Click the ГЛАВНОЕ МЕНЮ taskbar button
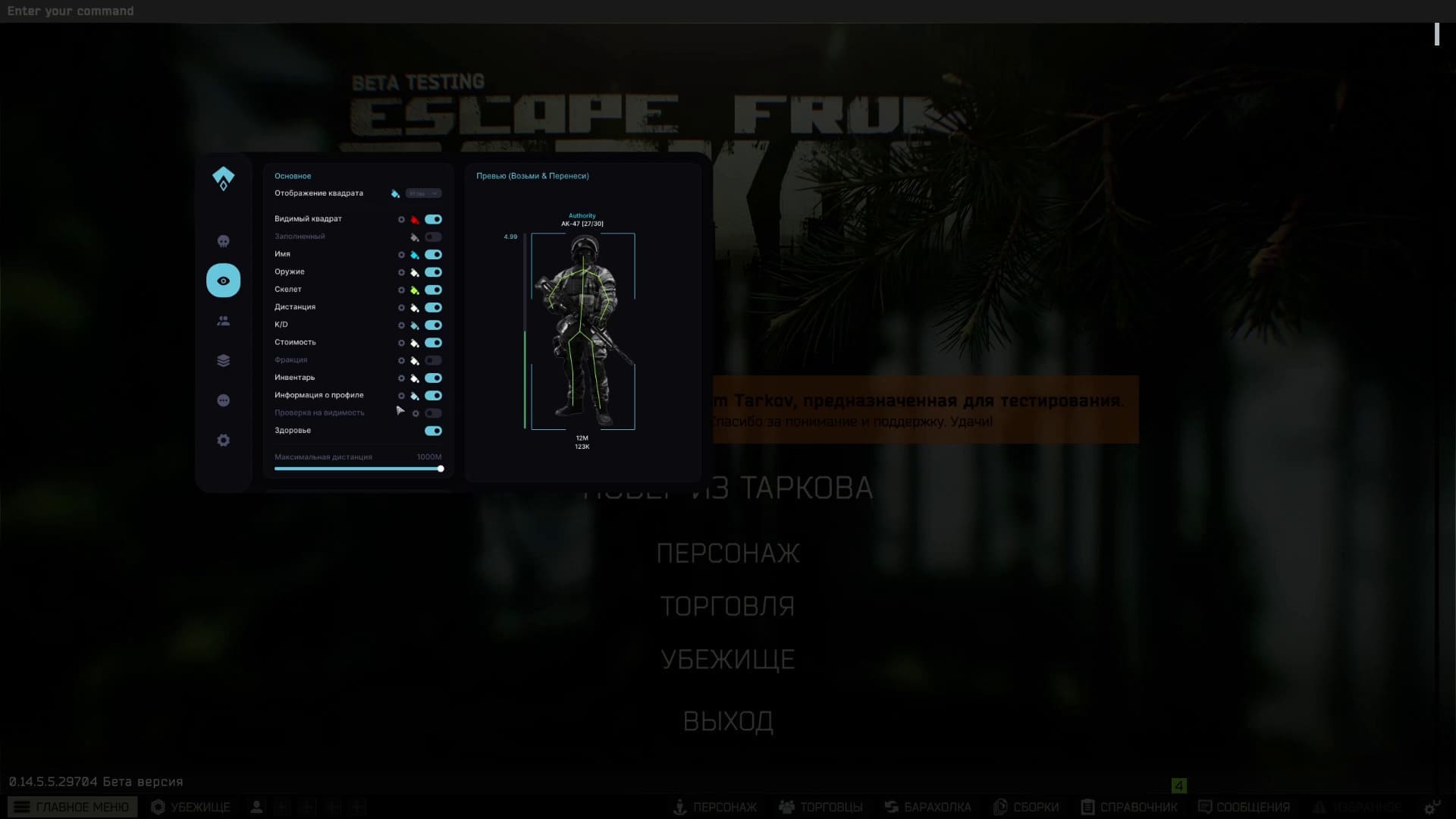1456x819 pixels. click(73, 807)
